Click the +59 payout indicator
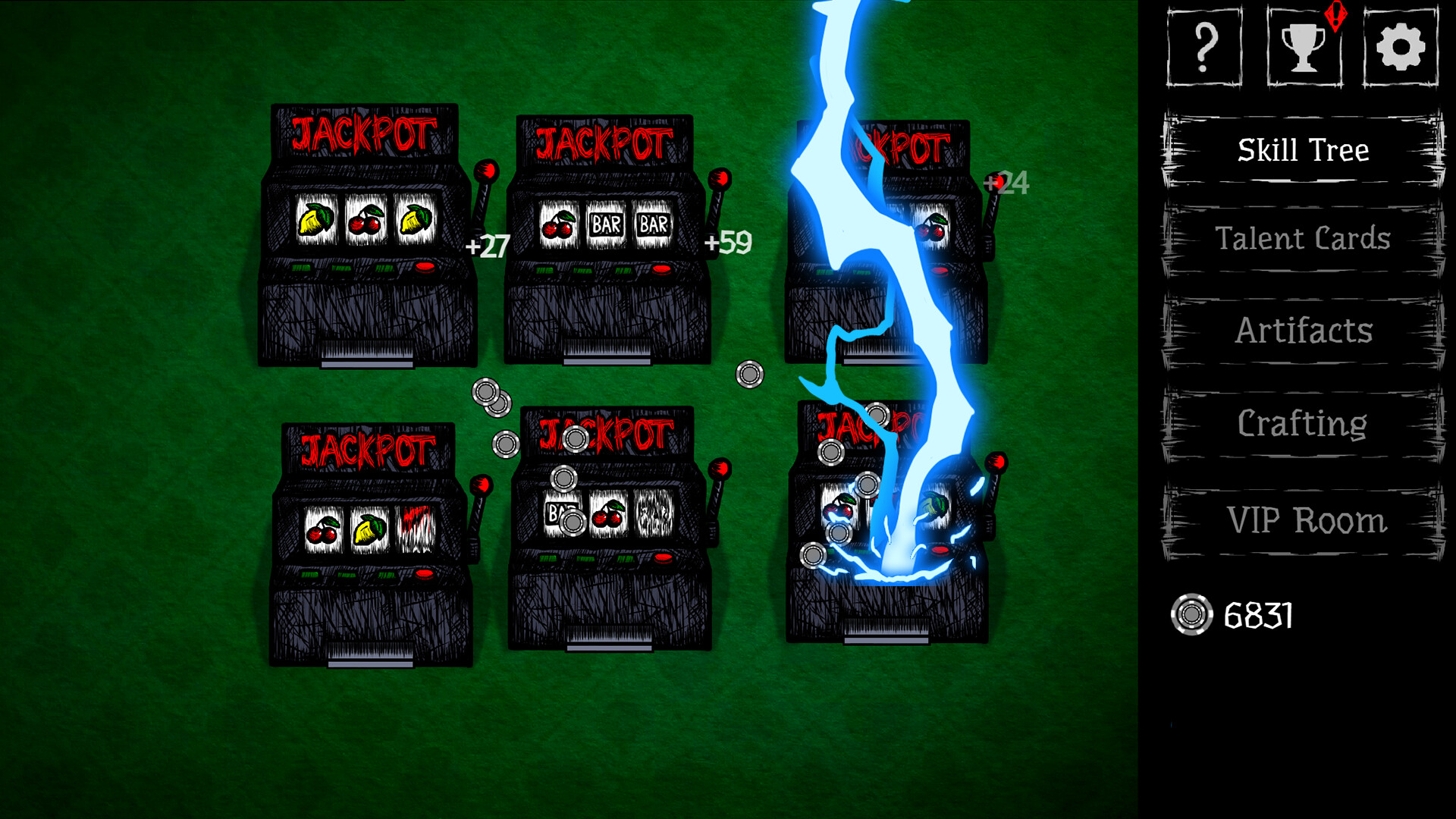 (x=728, y=243)
